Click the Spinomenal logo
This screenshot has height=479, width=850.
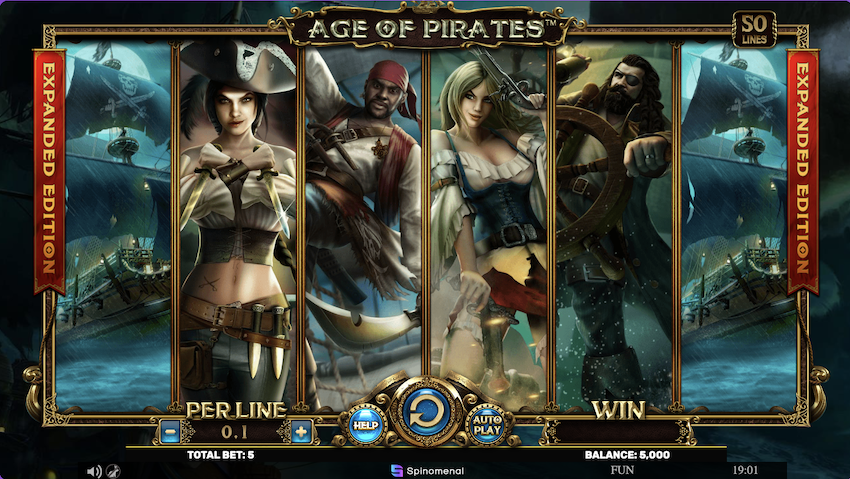(426, 469)
